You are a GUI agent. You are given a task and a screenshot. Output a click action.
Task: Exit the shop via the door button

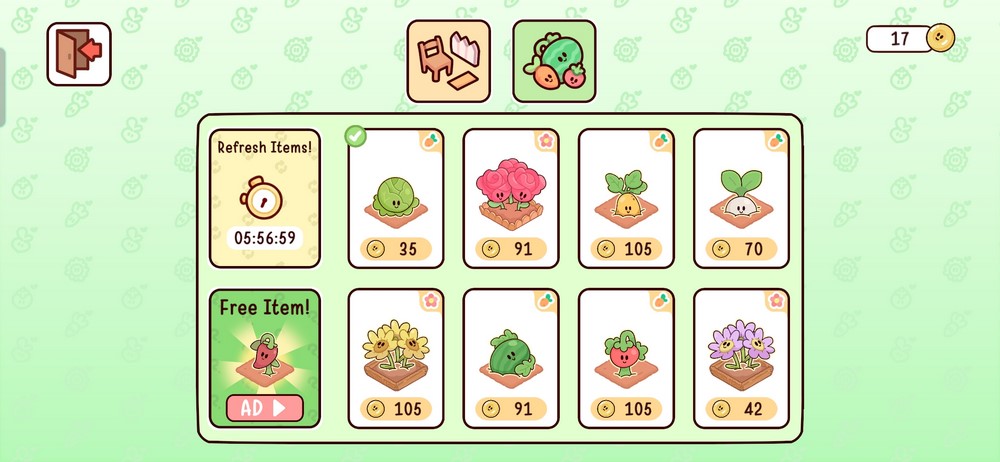[x=78, y=53]
